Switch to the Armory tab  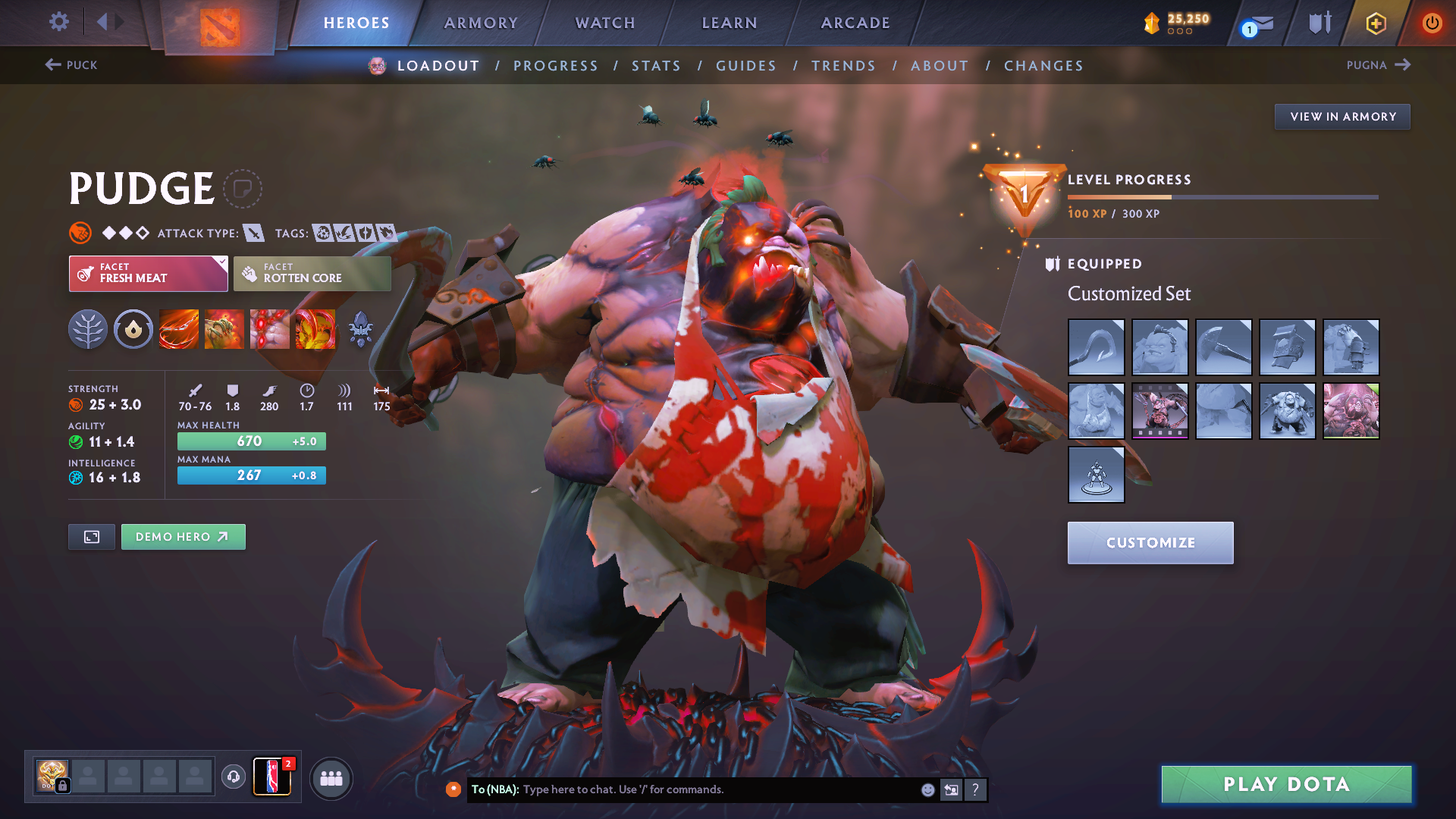481,23
